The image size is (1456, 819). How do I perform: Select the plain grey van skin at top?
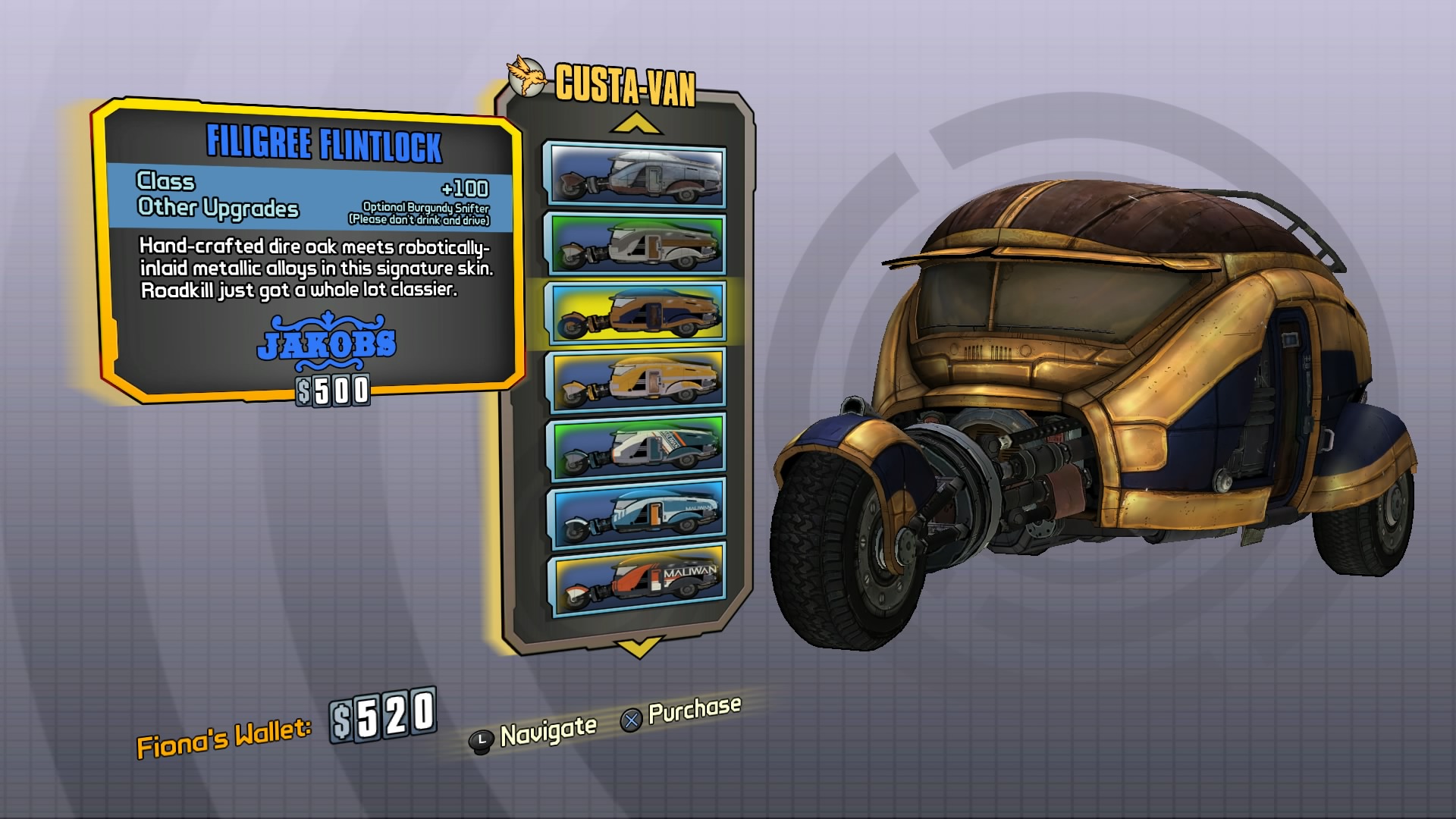pyautogui.click(x=635, y=176)
